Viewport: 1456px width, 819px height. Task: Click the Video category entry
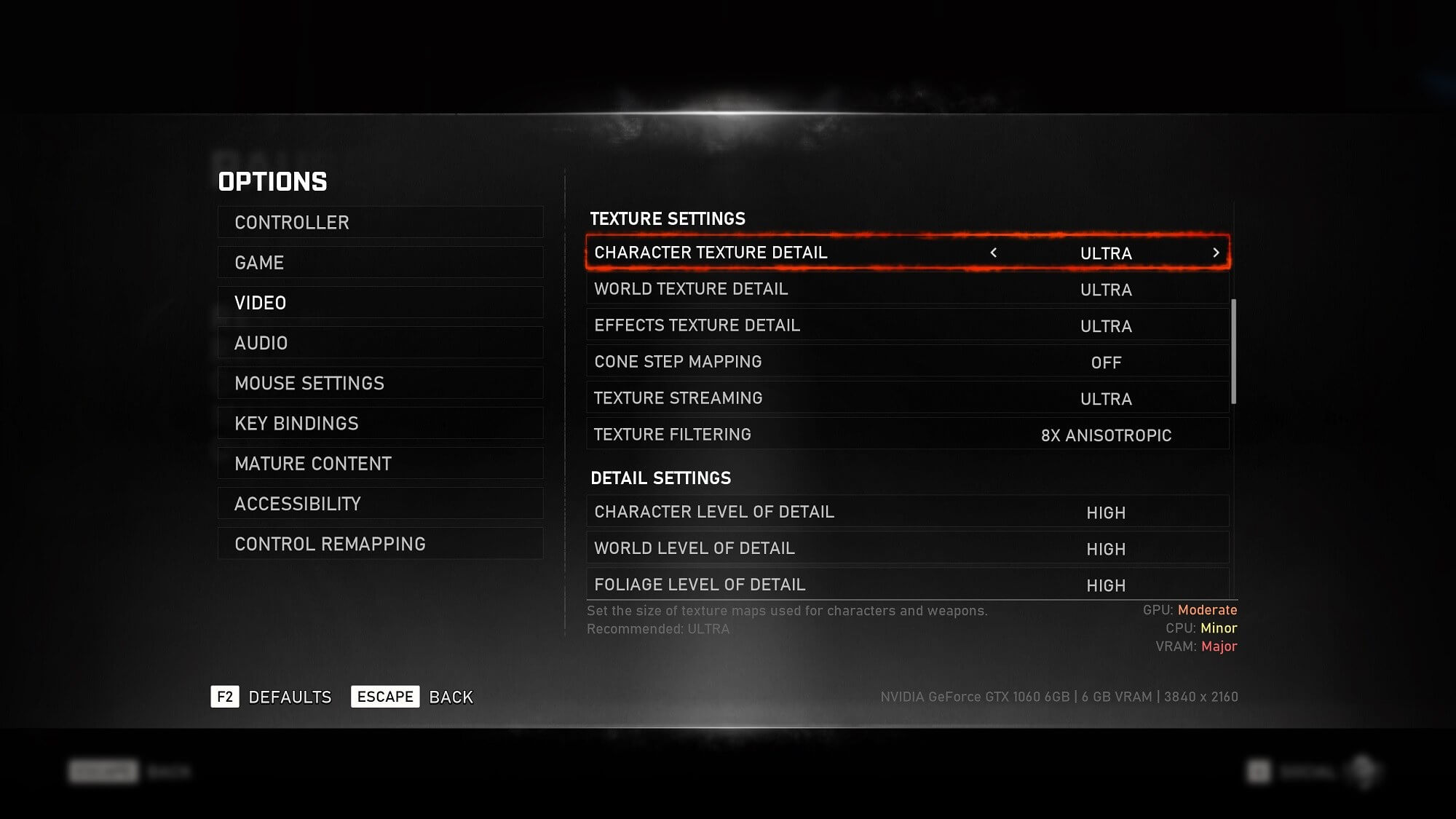click(380, 303)
